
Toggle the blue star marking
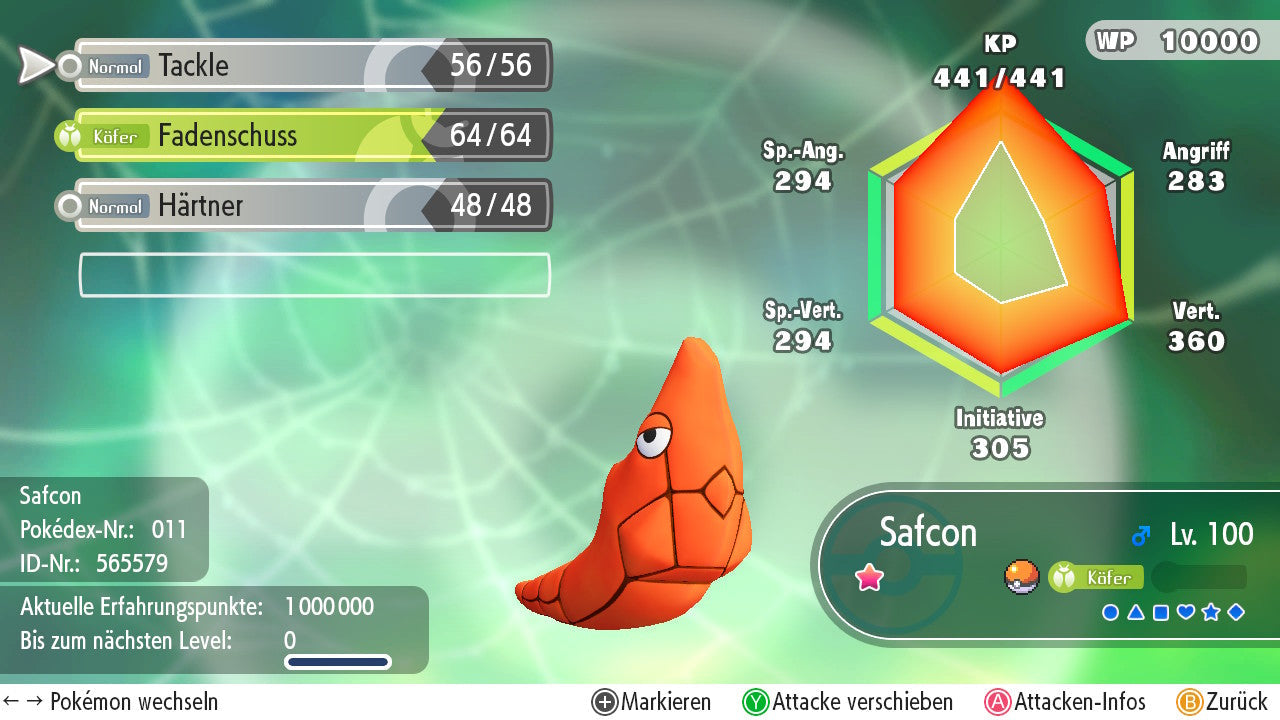point(1210,612)
